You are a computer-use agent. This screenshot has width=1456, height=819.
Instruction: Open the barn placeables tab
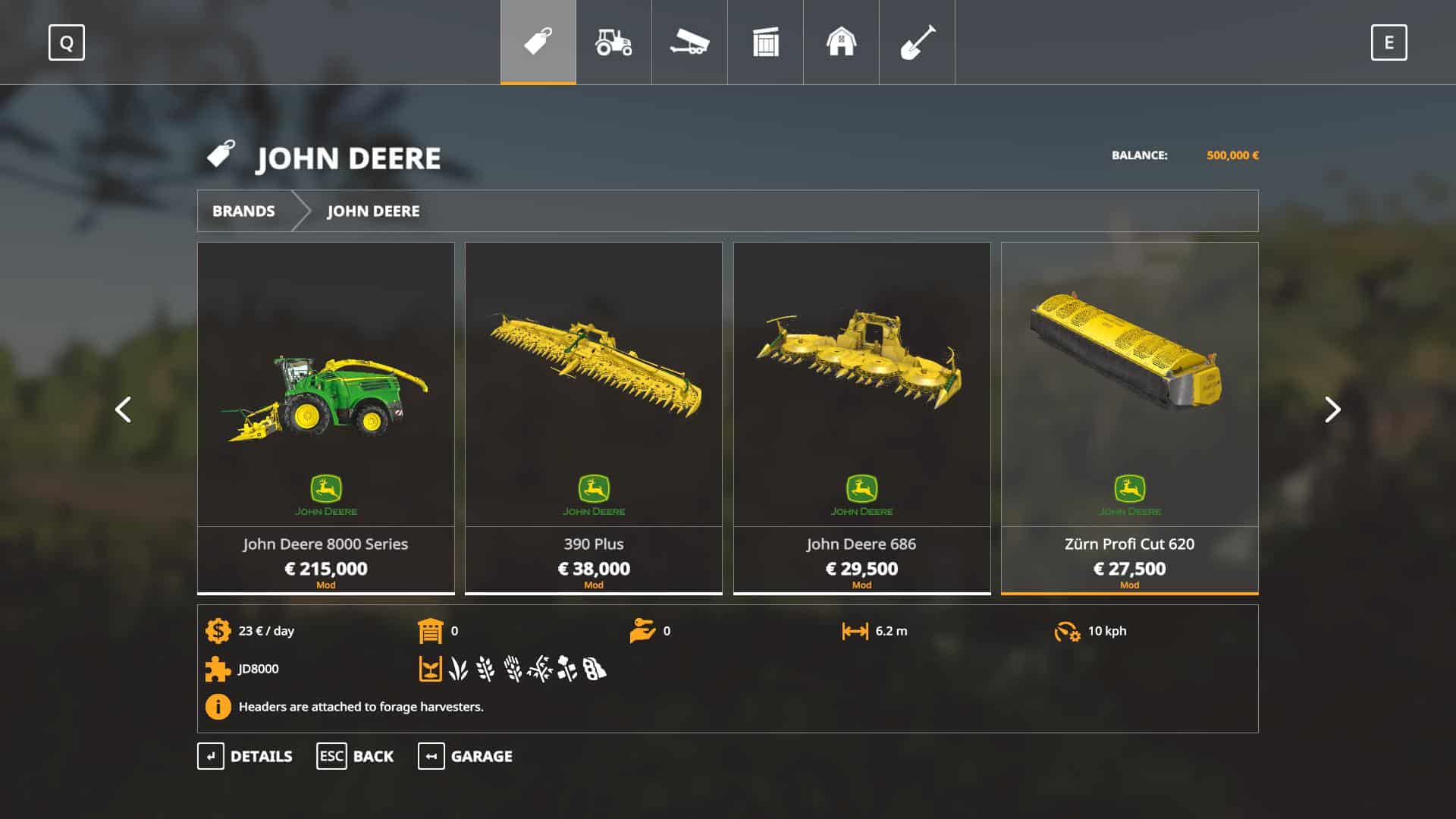tap(841, 42)
